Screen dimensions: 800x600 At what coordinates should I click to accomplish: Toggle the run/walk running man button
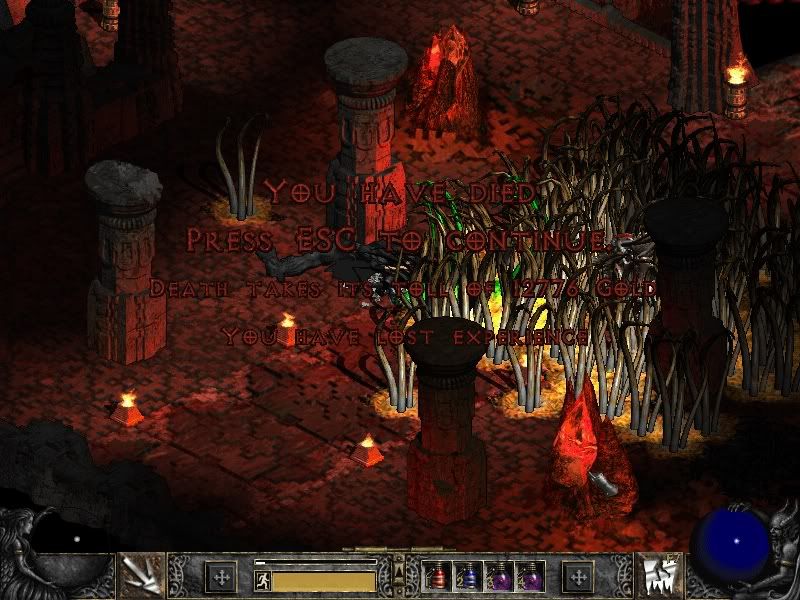[262, 579]
